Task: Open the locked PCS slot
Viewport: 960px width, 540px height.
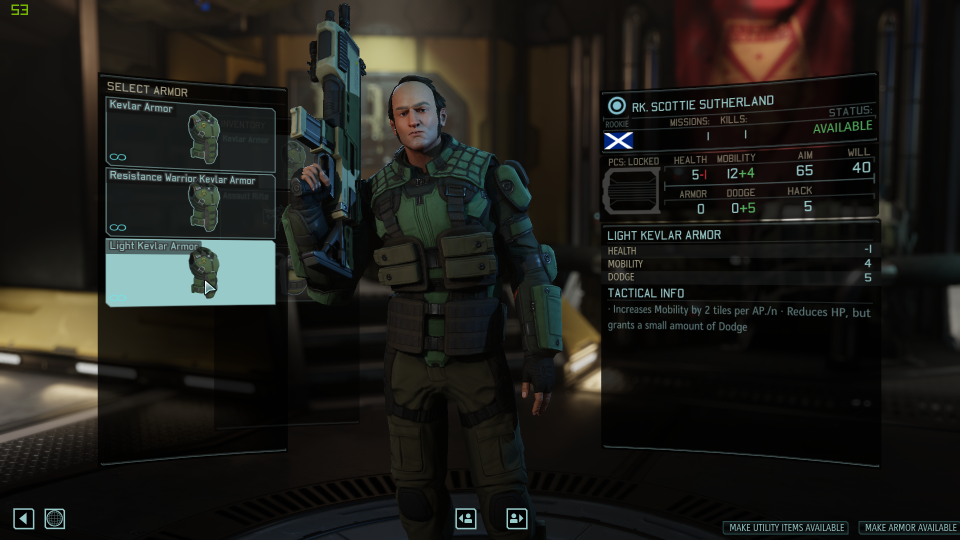Action: click(x=633, y=190)
